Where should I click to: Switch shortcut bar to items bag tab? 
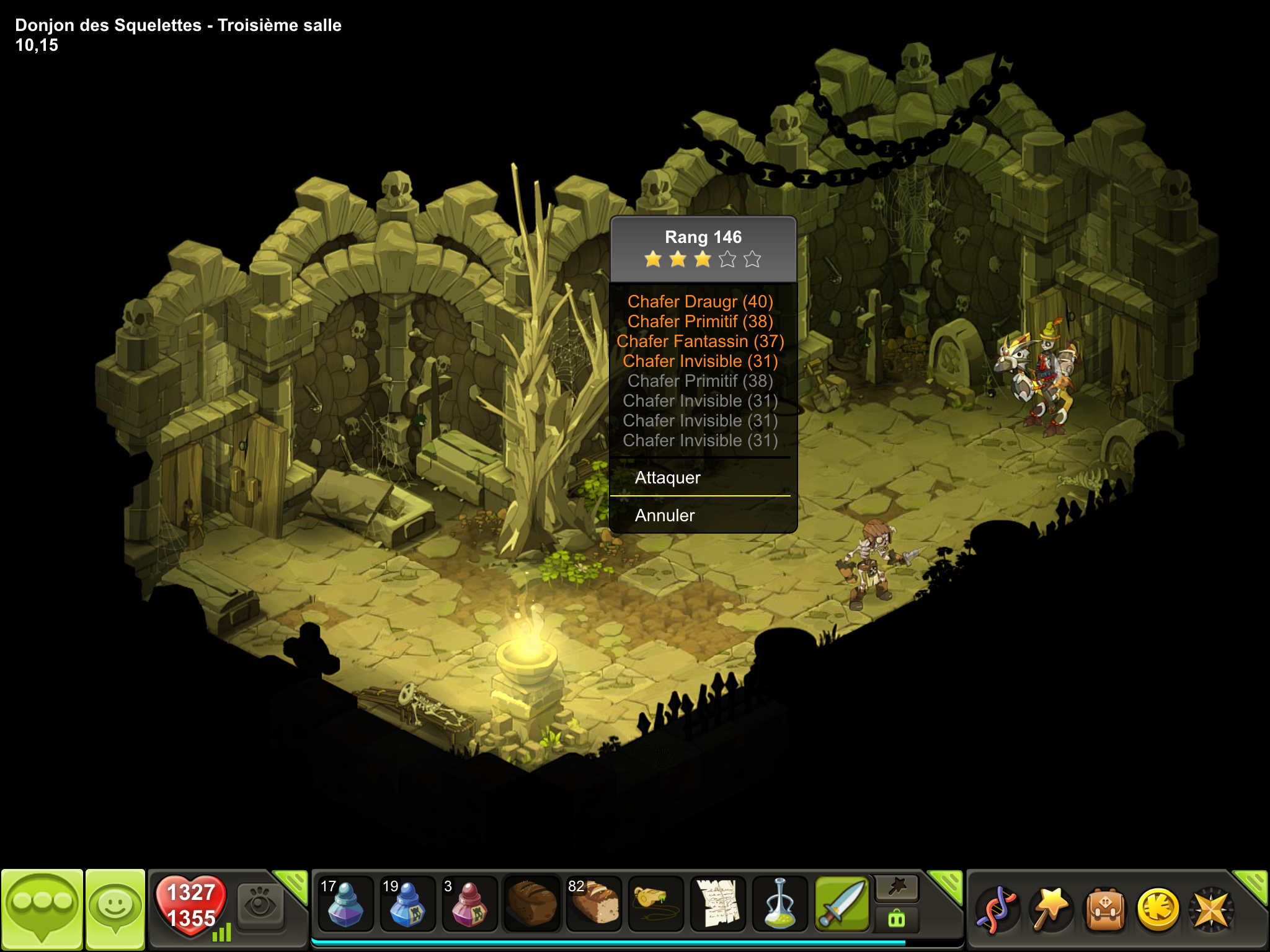click(897, 919)
